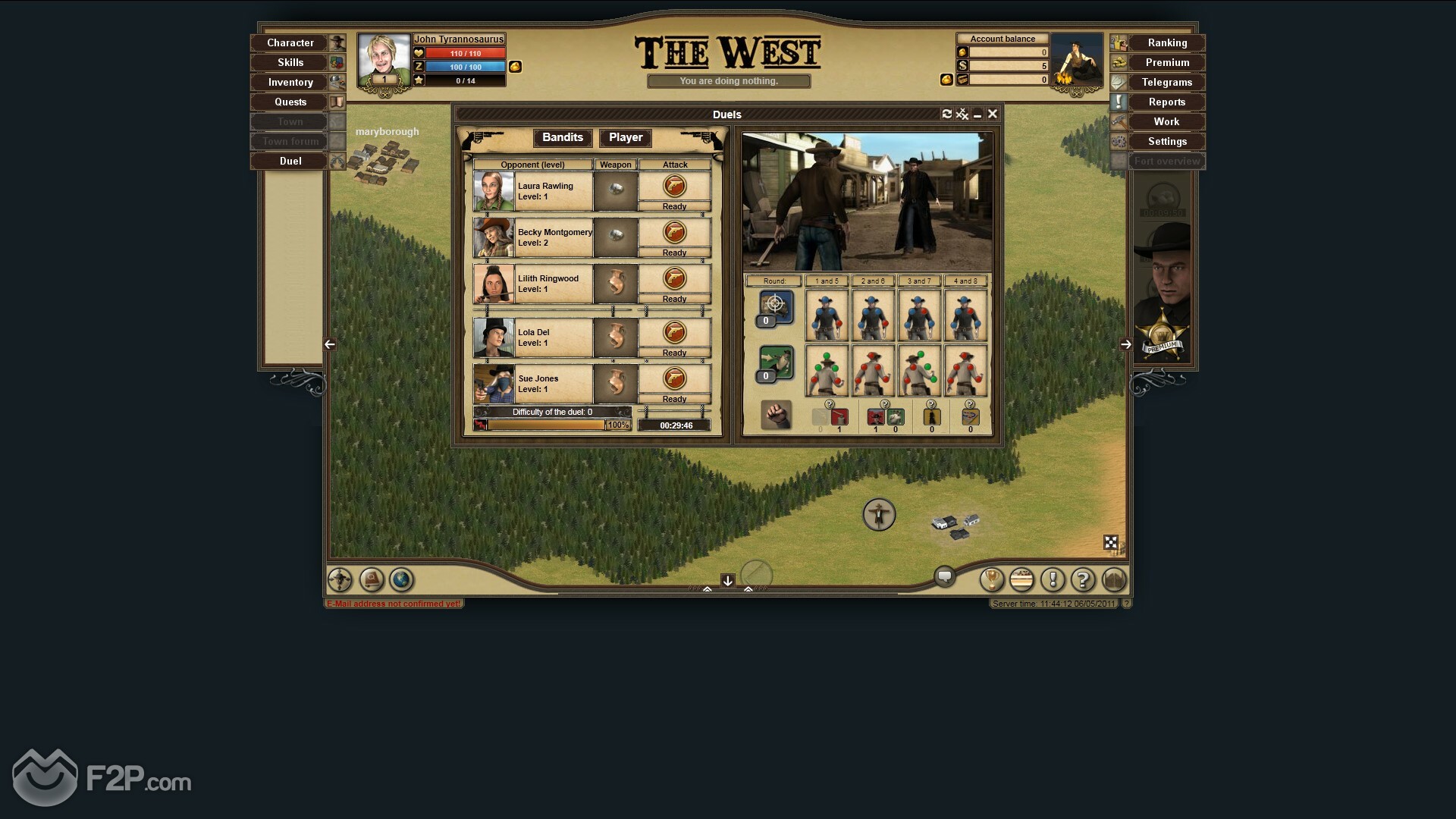
Task: Open the Skills menu
Action: pos(290,63)
